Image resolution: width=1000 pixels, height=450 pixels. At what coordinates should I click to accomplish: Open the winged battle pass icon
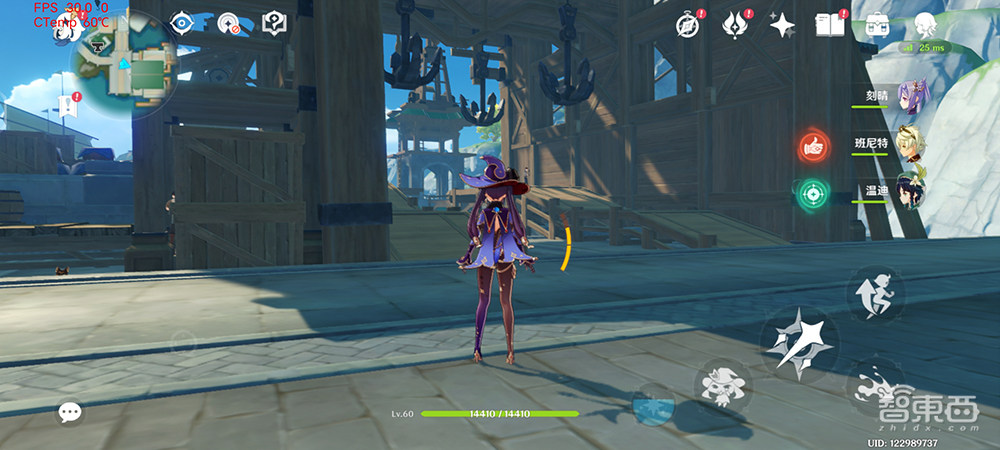[737, 24]
